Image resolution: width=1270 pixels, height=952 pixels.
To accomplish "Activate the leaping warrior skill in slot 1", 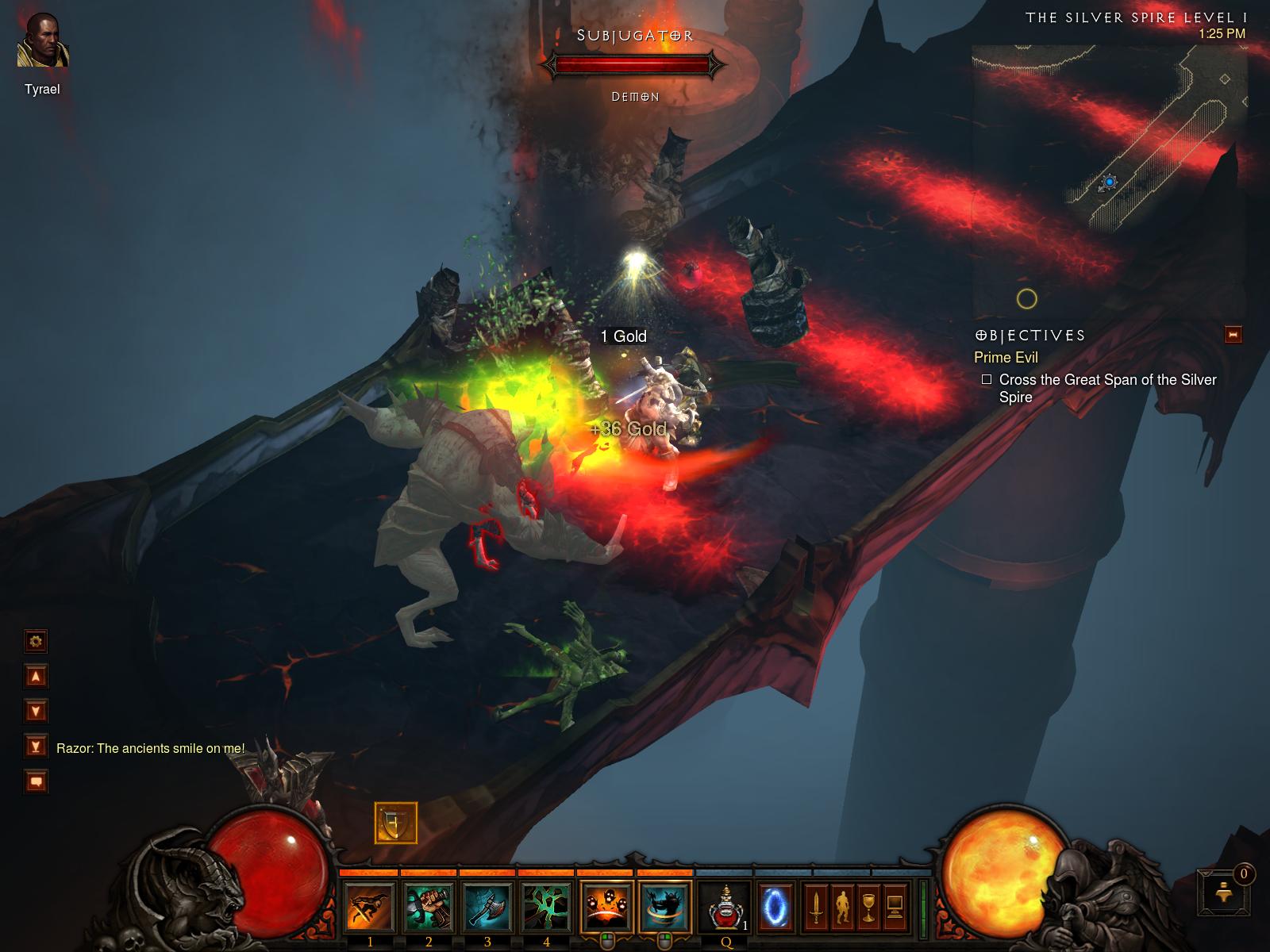I will (x=370, y=906).
